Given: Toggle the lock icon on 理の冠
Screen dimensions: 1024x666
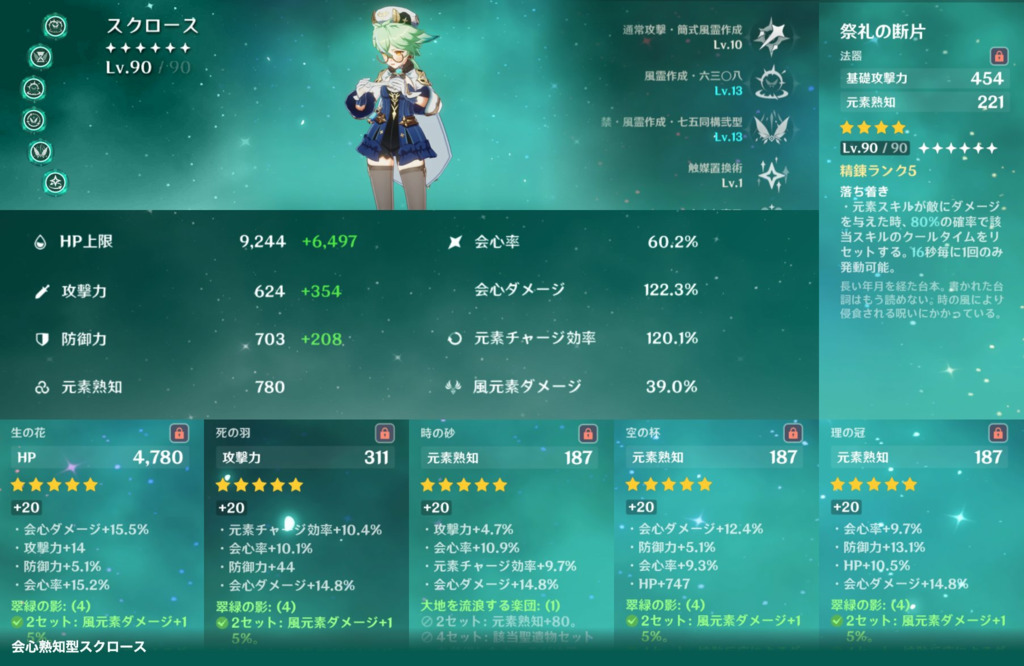Looking at the screenshot, I should (x=997, y=433).
